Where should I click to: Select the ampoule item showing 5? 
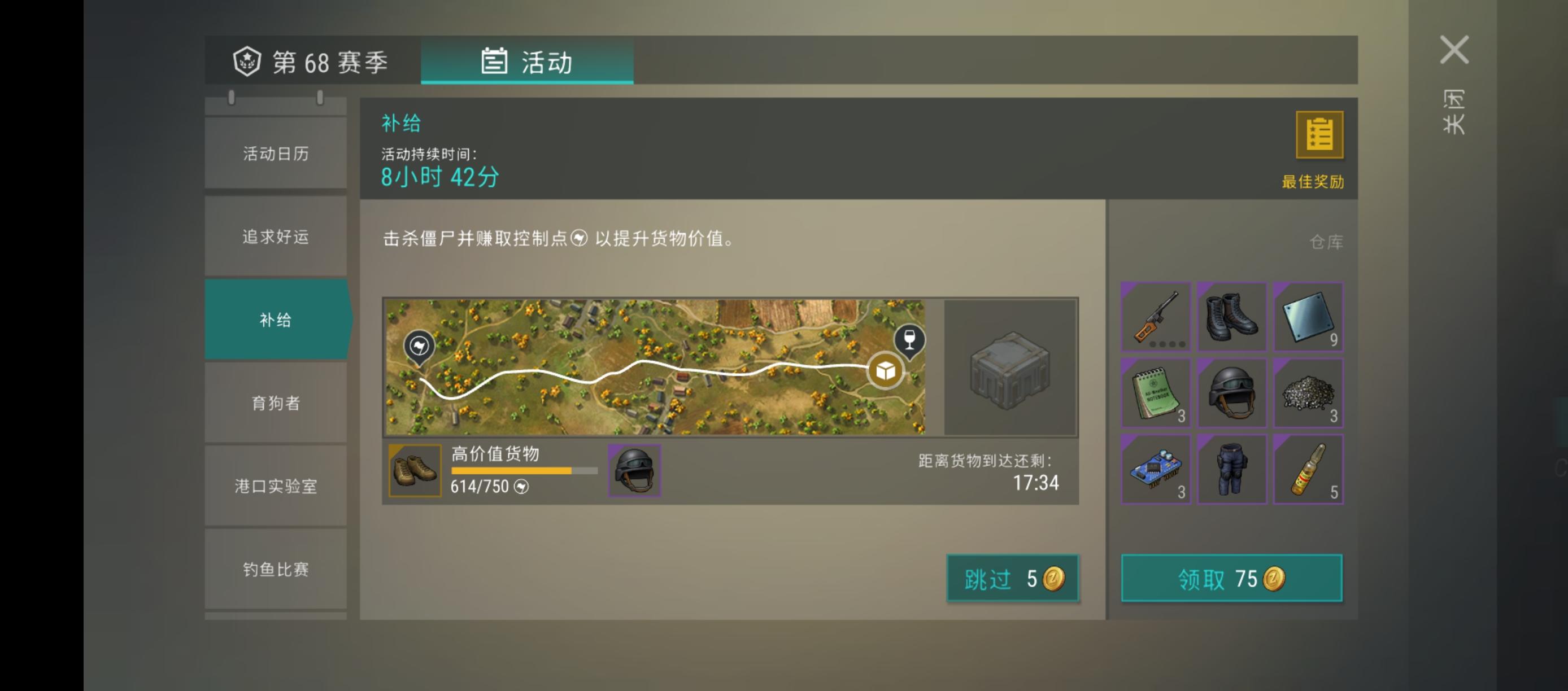coord(1308,469)
